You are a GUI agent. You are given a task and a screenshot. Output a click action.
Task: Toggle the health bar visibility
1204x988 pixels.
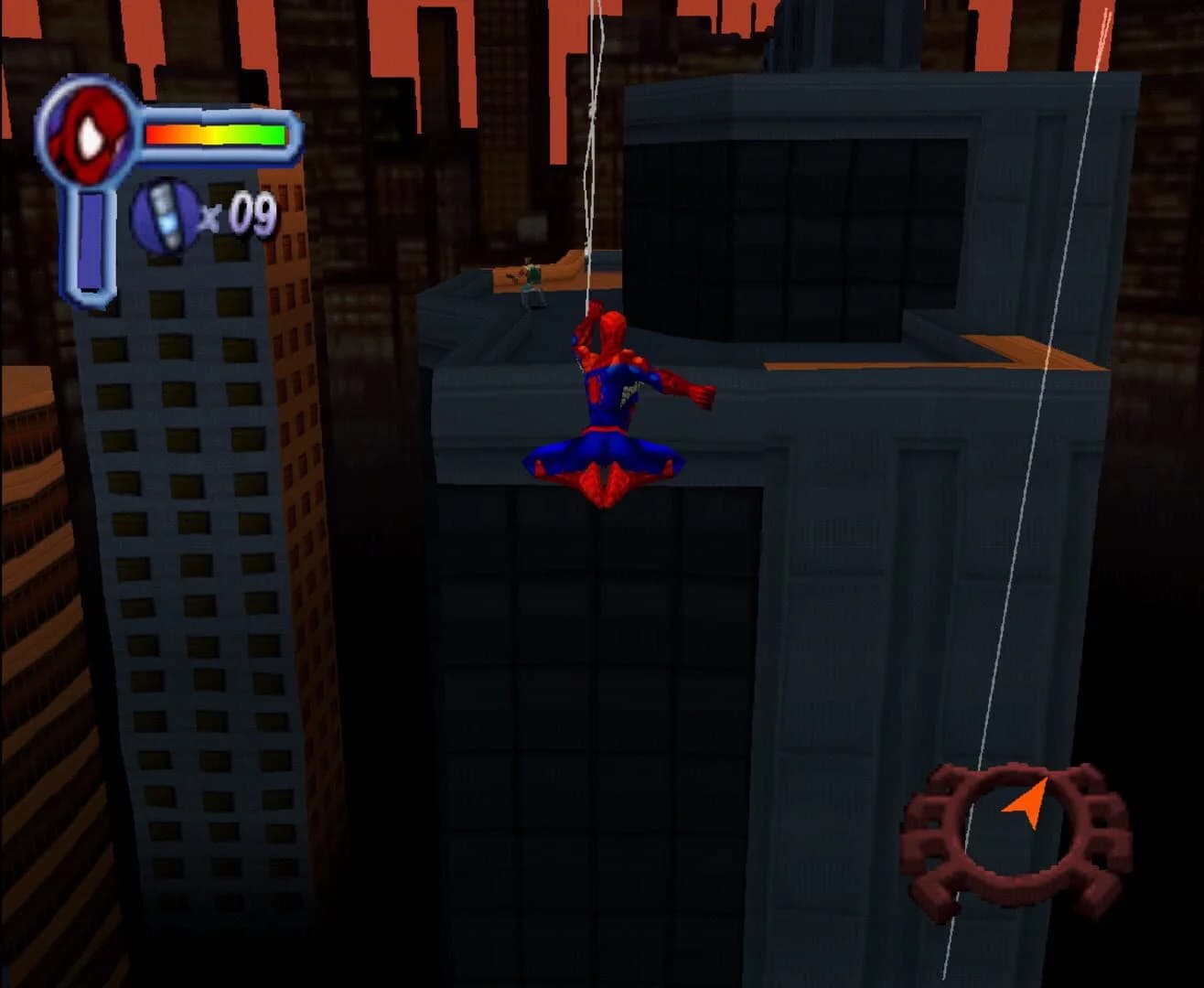215,134
